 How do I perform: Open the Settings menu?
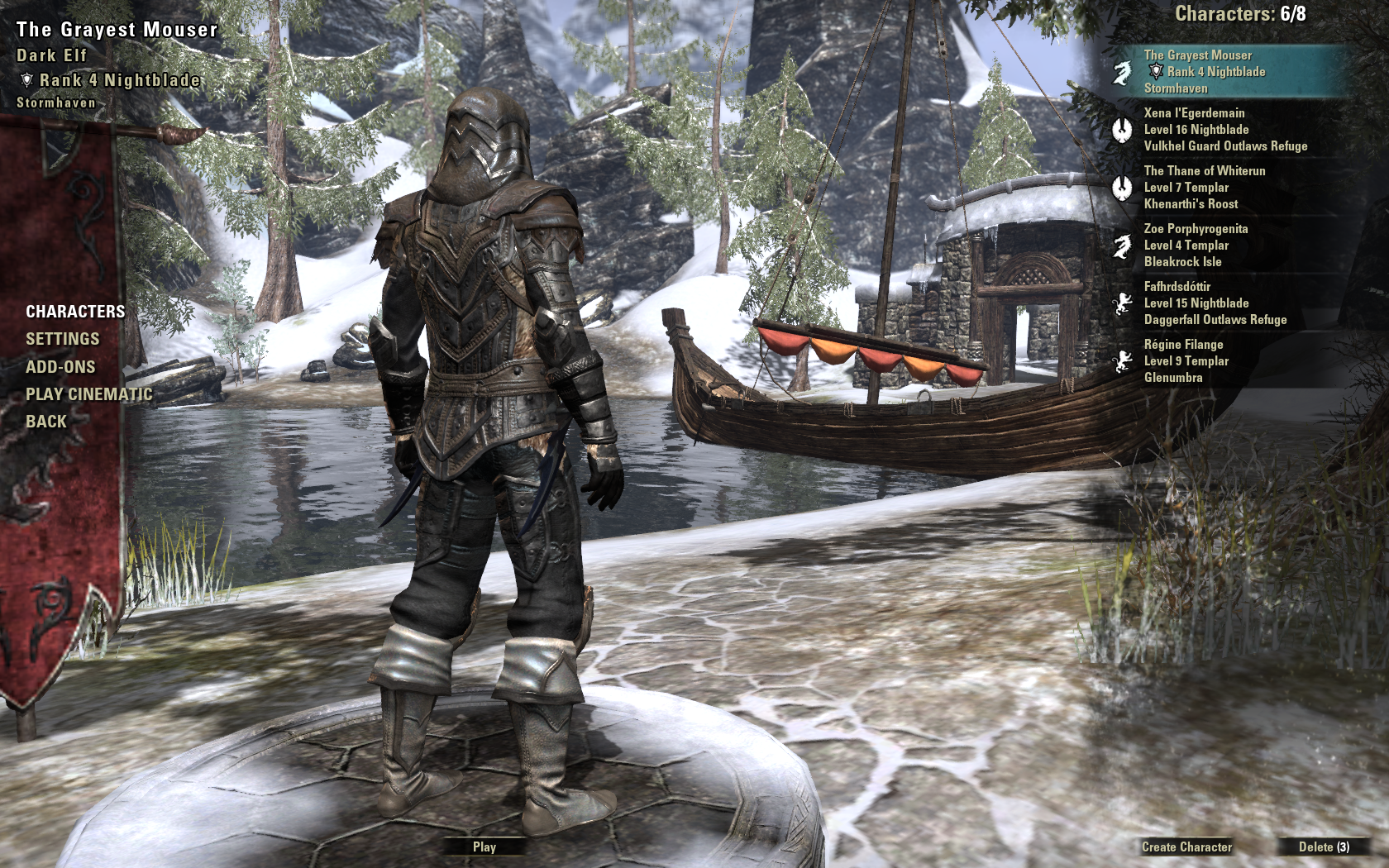62,339
